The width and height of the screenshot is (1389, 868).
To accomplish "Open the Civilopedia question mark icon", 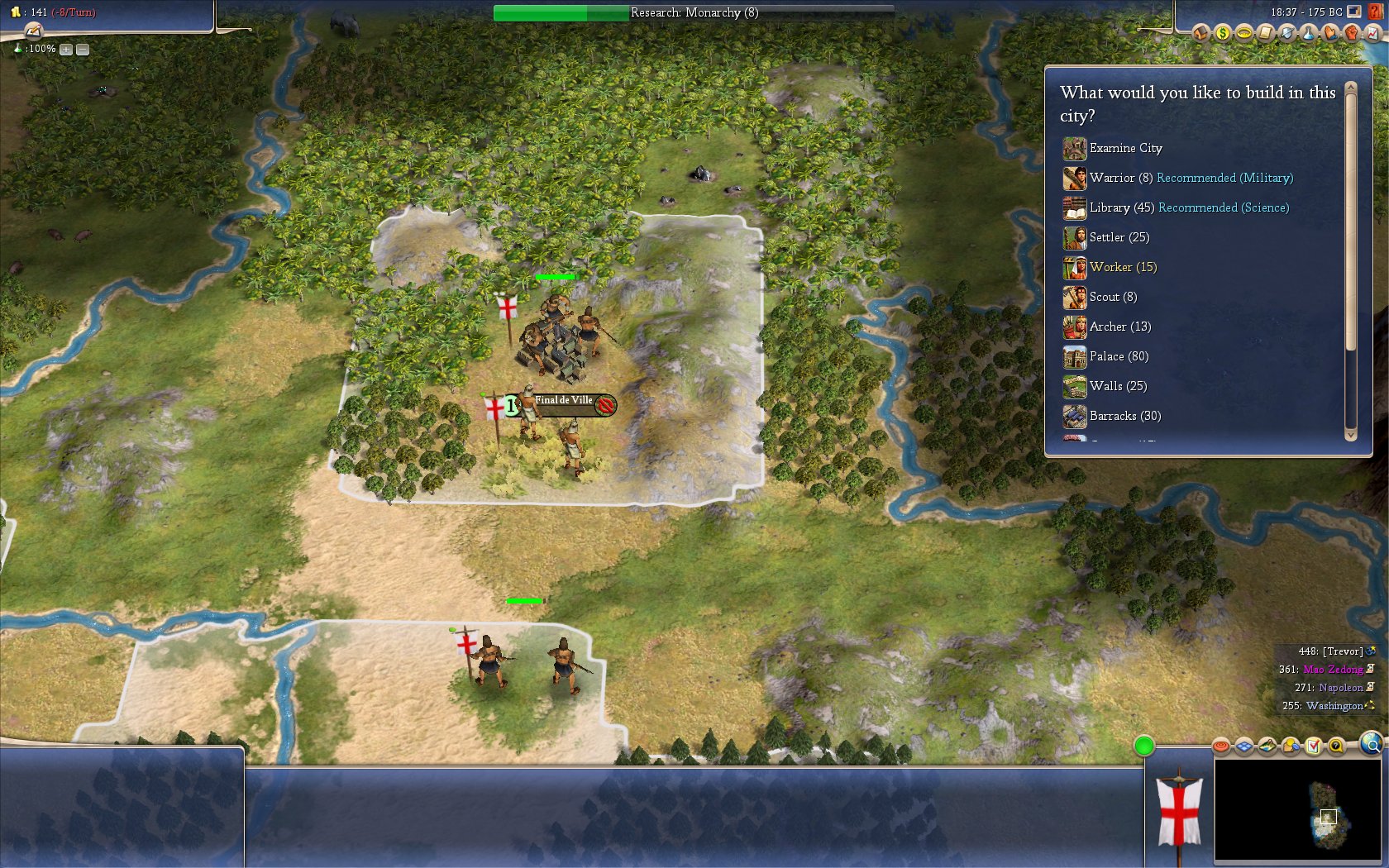I will pos(1376,12).
